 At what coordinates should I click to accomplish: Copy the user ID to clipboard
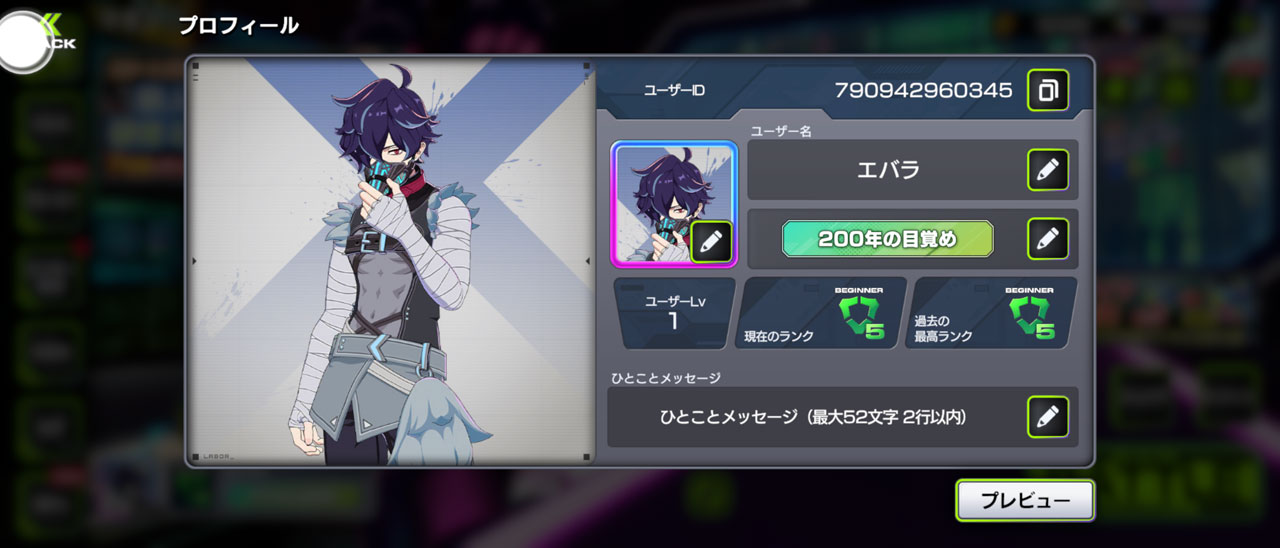1047,90
